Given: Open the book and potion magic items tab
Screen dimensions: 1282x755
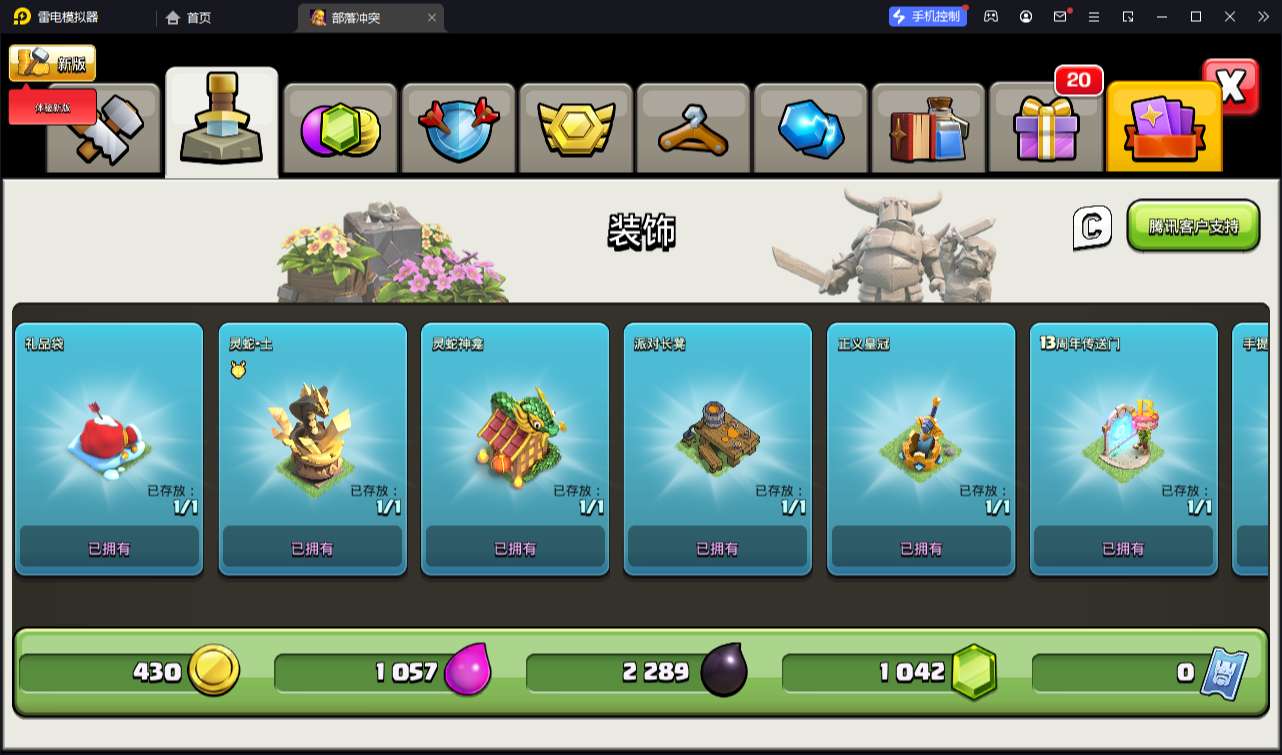Looking at the screenshot, I should [x=928, y=130].
